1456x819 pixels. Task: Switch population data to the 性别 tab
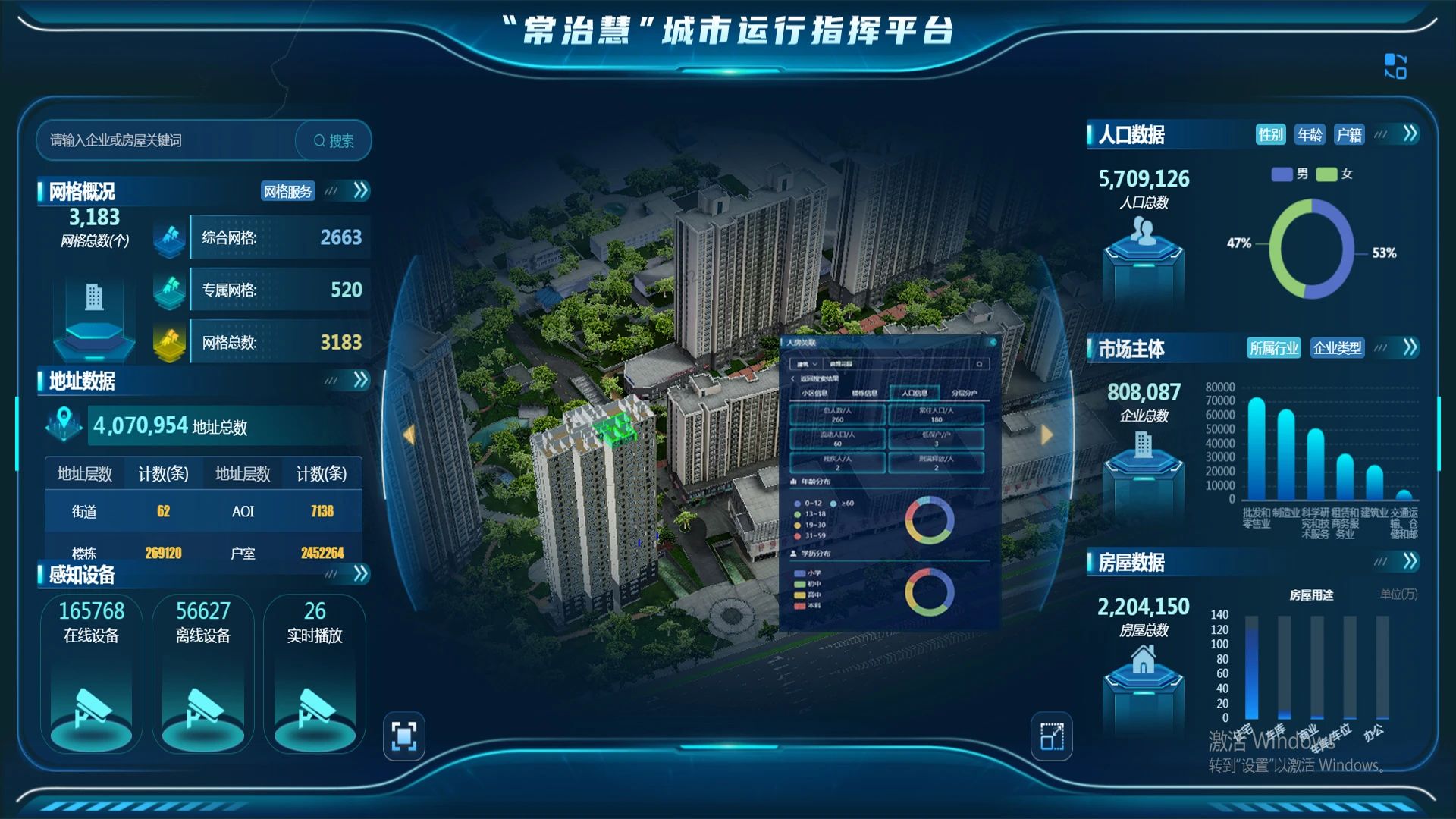1270,135
